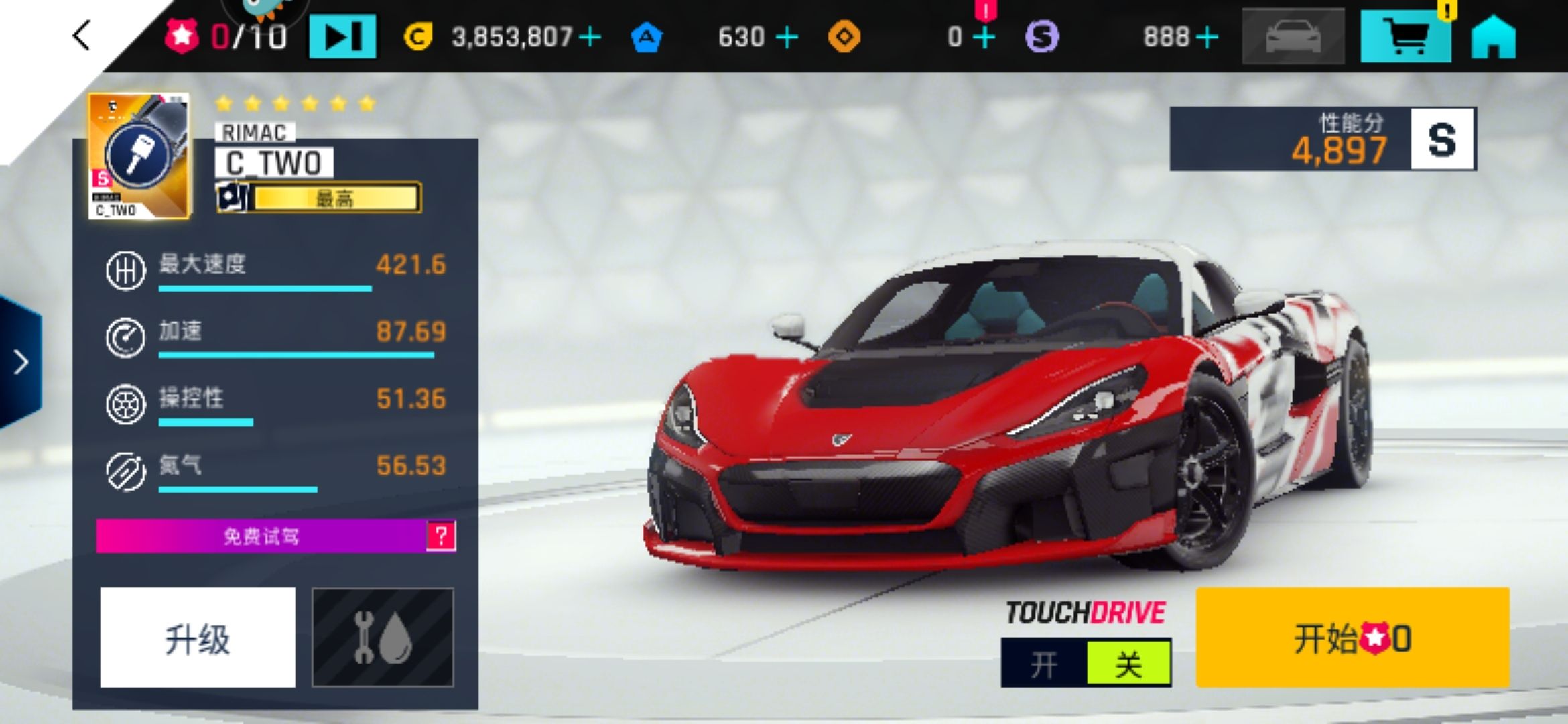Screen dimensions: 1568x724
Task: Set TouchDrive to 关
Action: [x=1128, y=664]
